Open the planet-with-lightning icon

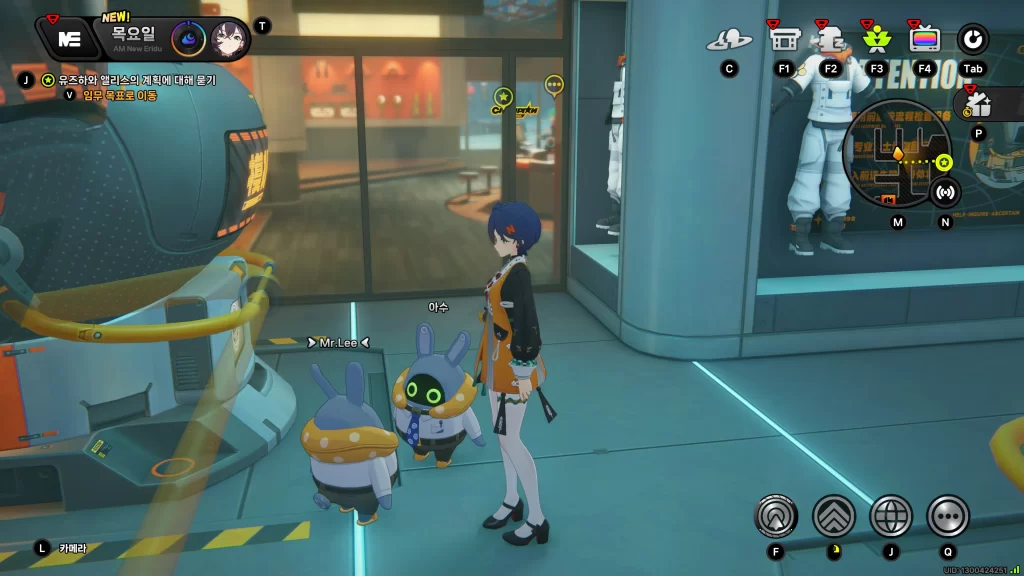[x=729, y=40]
